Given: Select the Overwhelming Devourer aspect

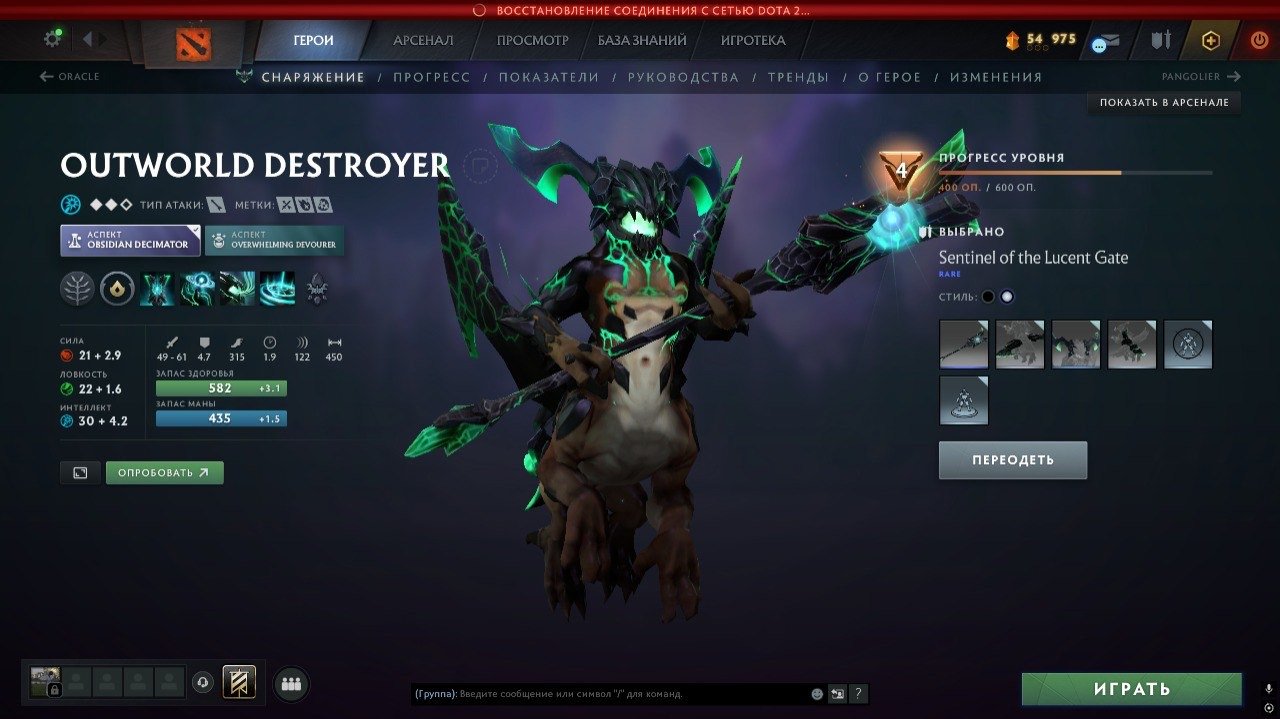Looking at the screenshot, I should coord(275,240).
